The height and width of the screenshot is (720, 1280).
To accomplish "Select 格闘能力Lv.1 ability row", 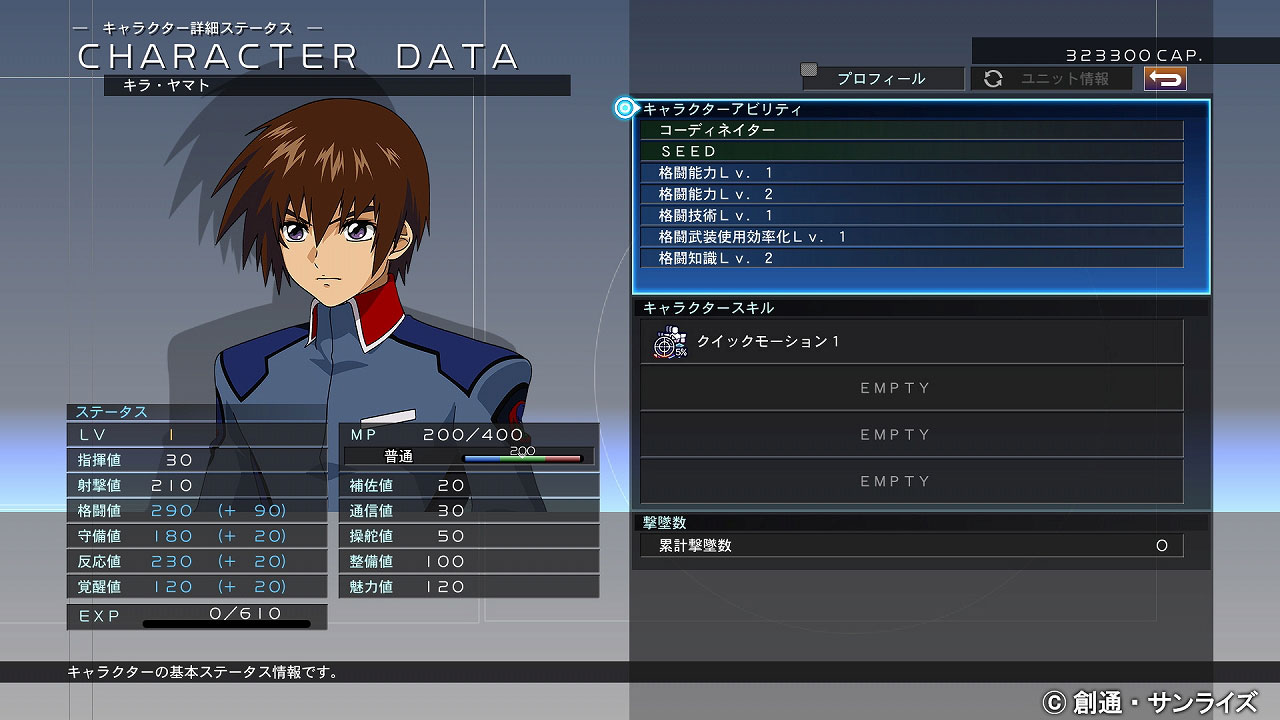I will point(911,173).
